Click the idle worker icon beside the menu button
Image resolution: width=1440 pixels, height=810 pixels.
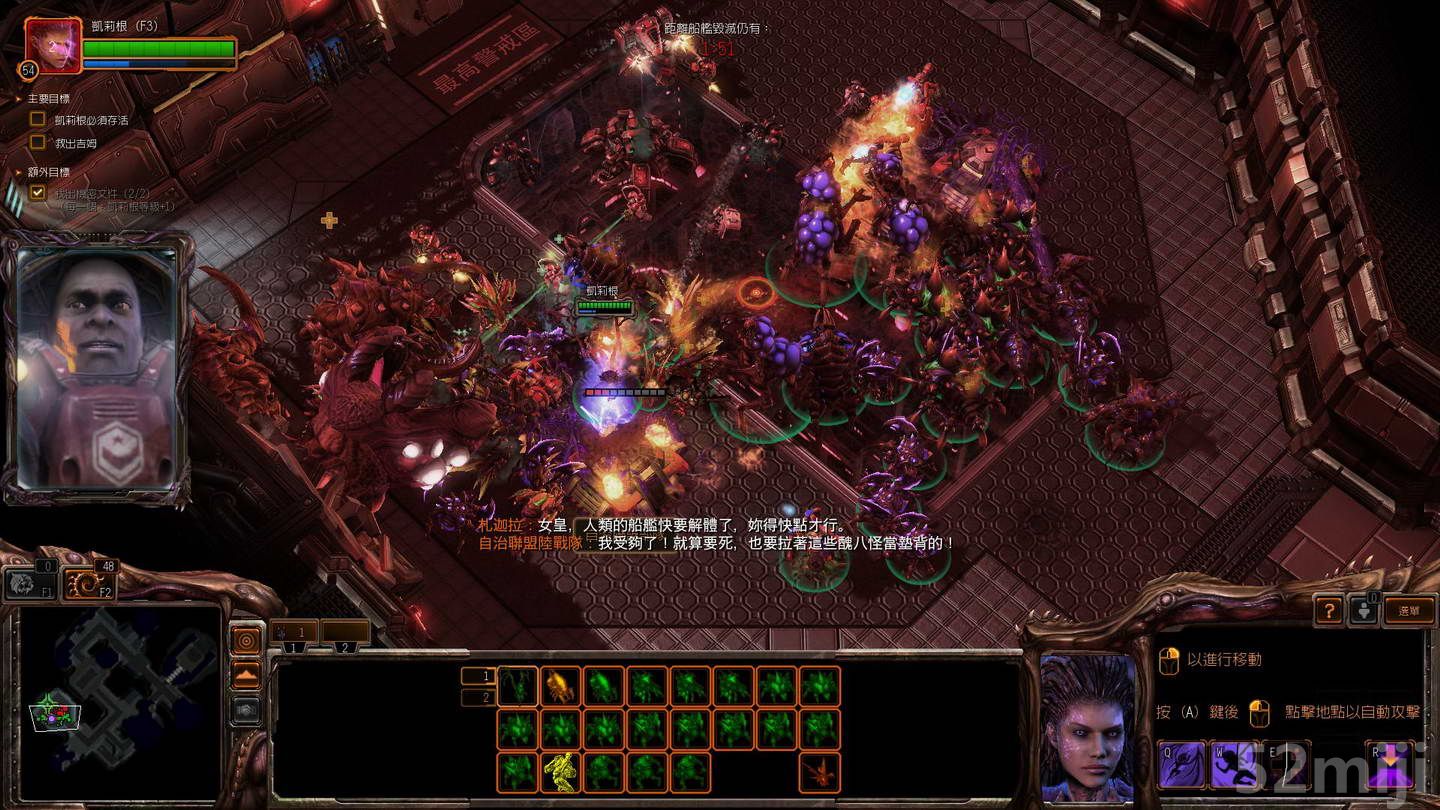[1364, 611]
